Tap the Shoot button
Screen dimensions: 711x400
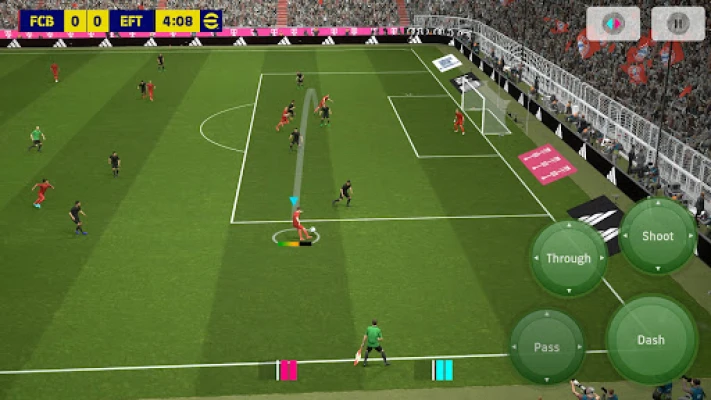point(657,237)
